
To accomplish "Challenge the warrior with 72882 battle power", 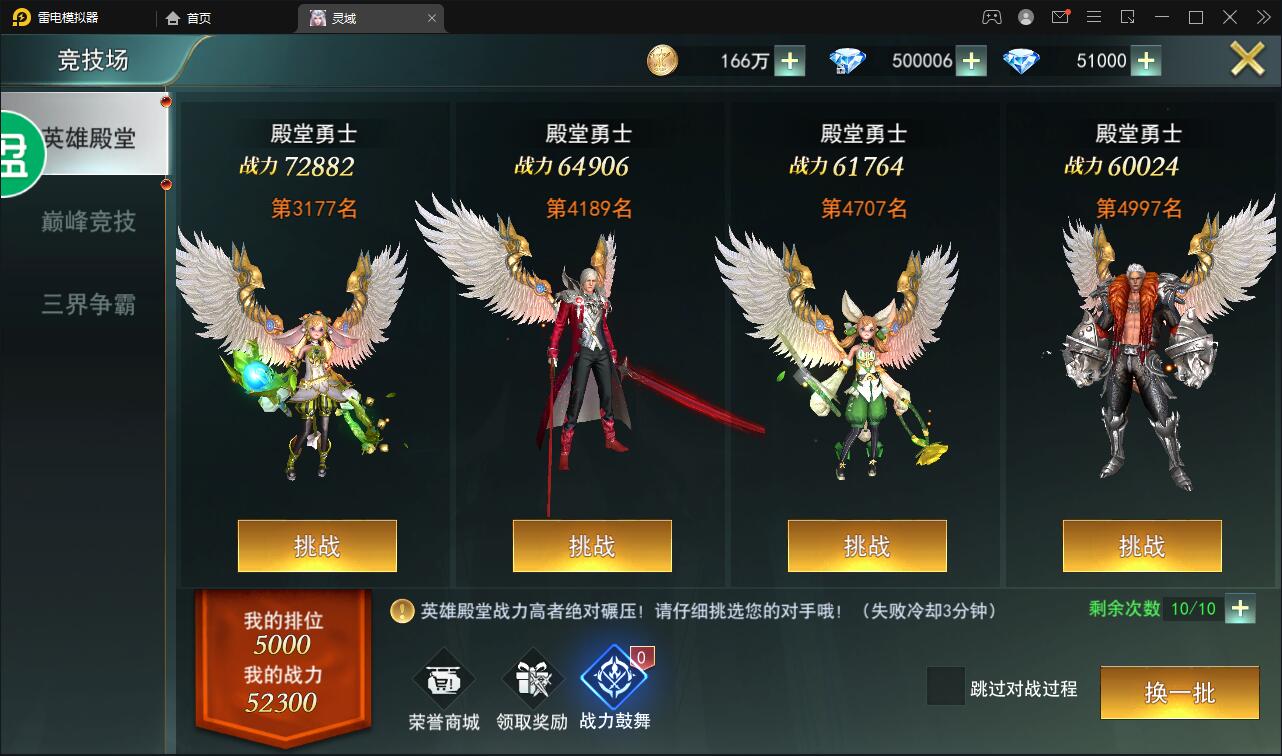I will pyautogui.click(x=316, y=546).
